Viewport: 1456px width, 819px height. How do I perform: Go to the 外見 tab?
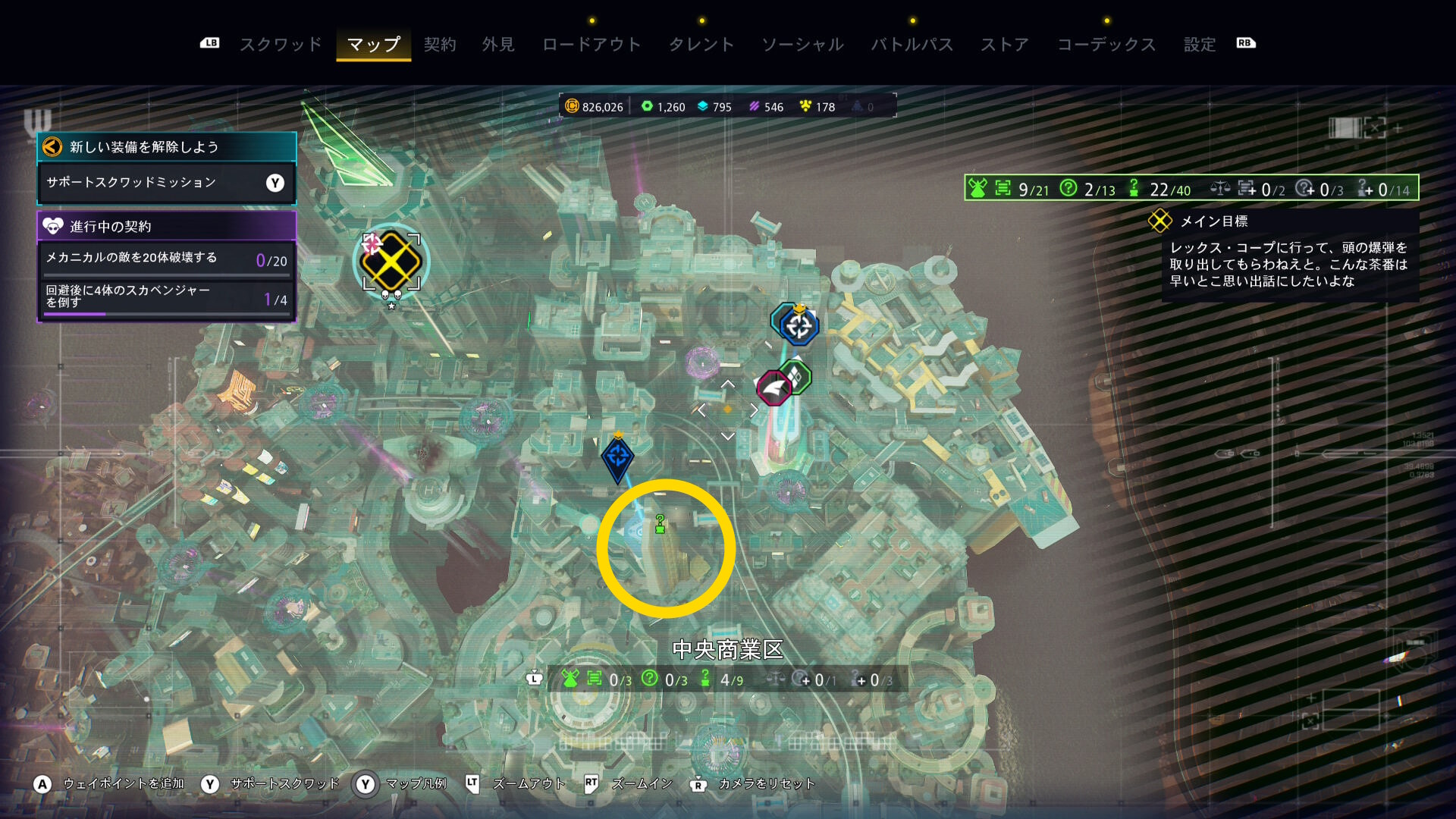[x=498, y=45]
